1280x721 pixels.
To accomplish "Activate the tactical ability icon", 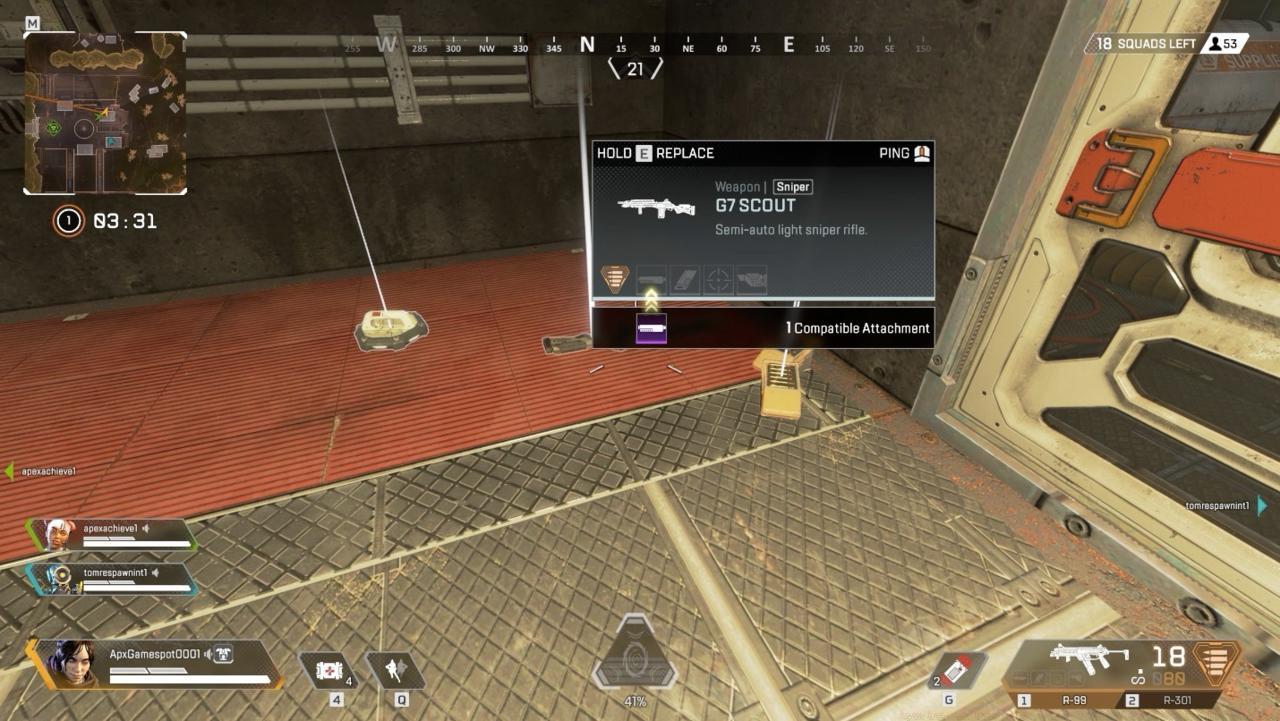I will point(394,670).
